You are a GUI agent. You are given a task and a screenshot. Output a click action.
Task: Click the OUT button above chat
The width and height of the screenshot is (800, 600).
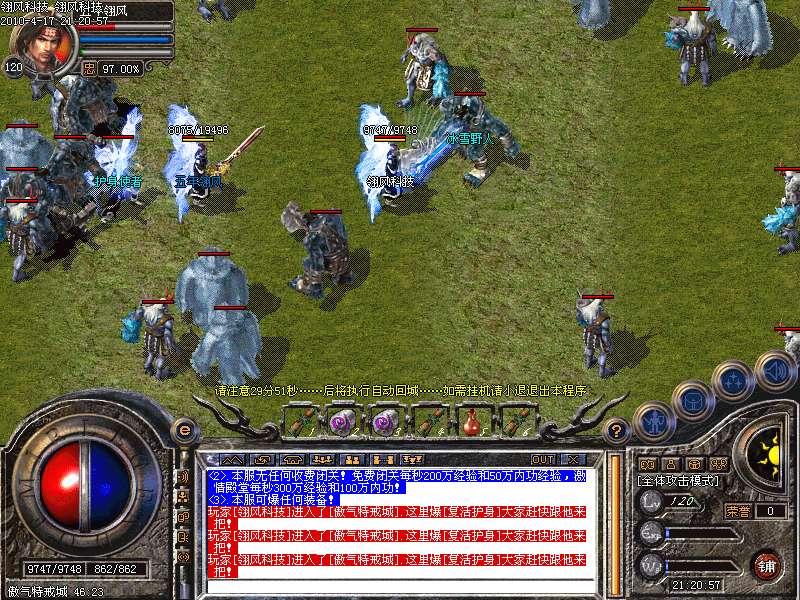point(543,460)
